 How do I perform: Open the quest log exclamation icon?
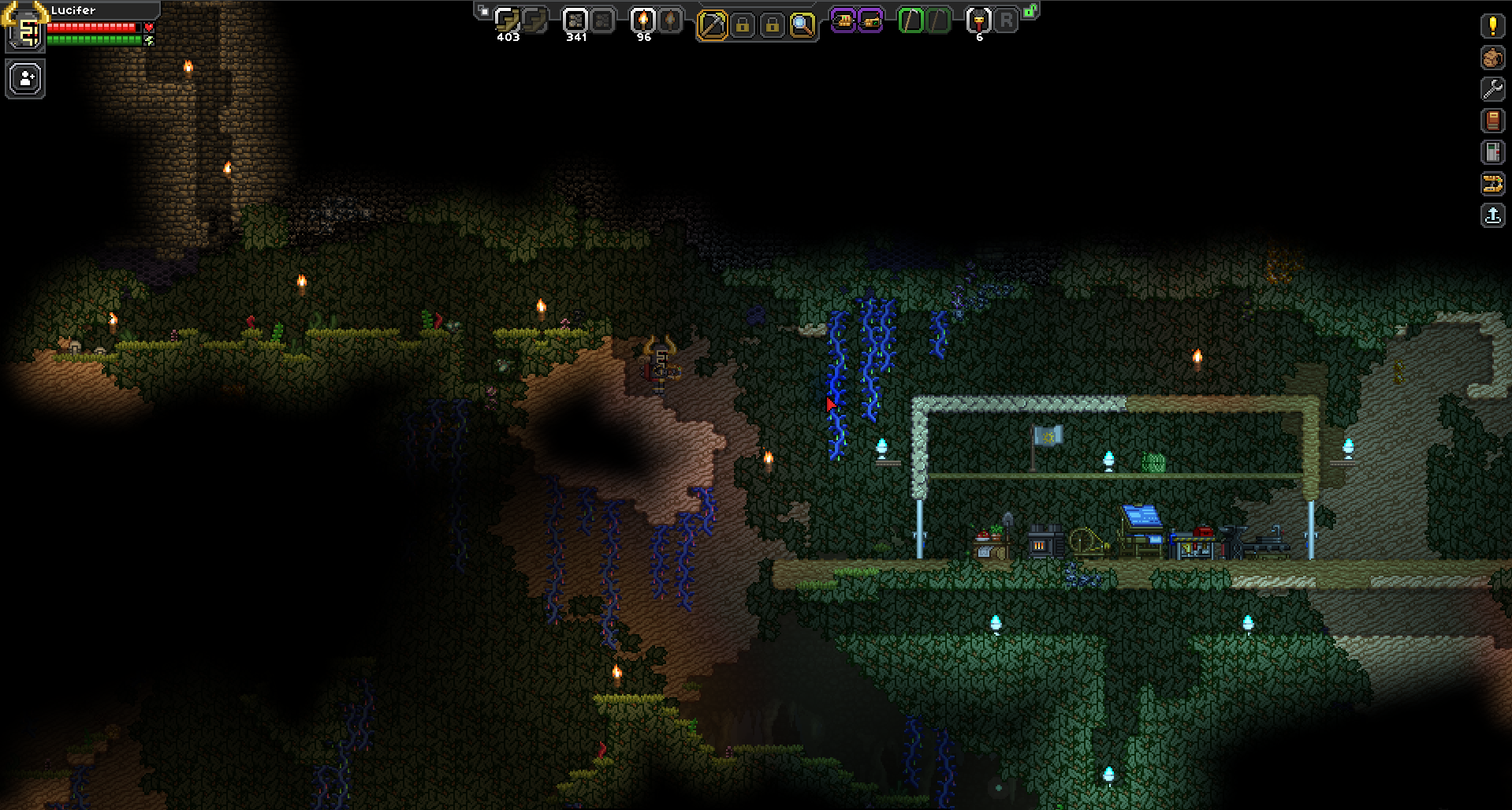[1492, 25]
